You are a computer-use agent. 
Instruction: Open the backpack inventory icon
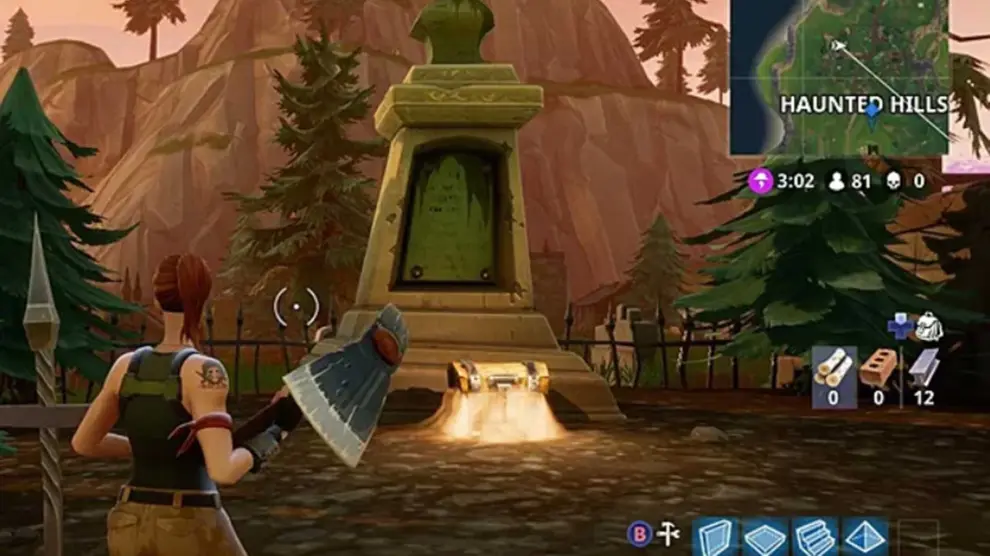point(929,326)
